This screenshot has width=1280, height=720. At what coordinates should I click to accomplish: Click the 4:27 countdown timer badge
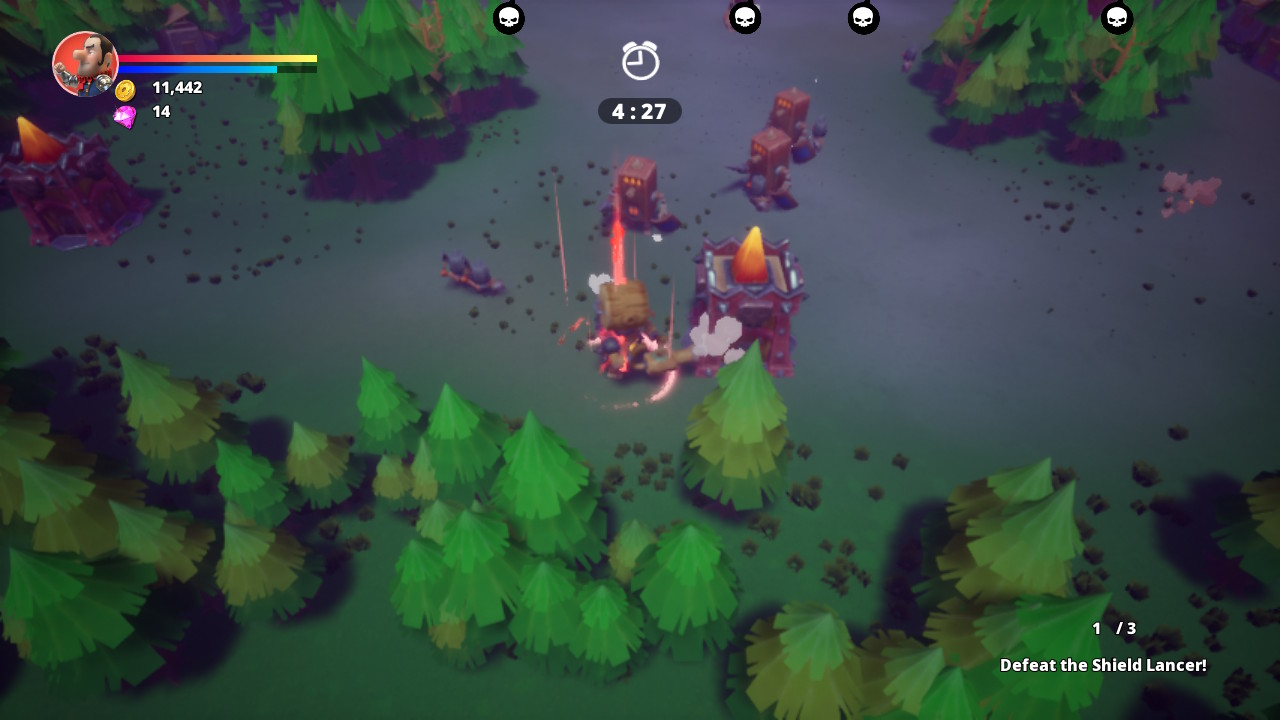tap(639, 111)
